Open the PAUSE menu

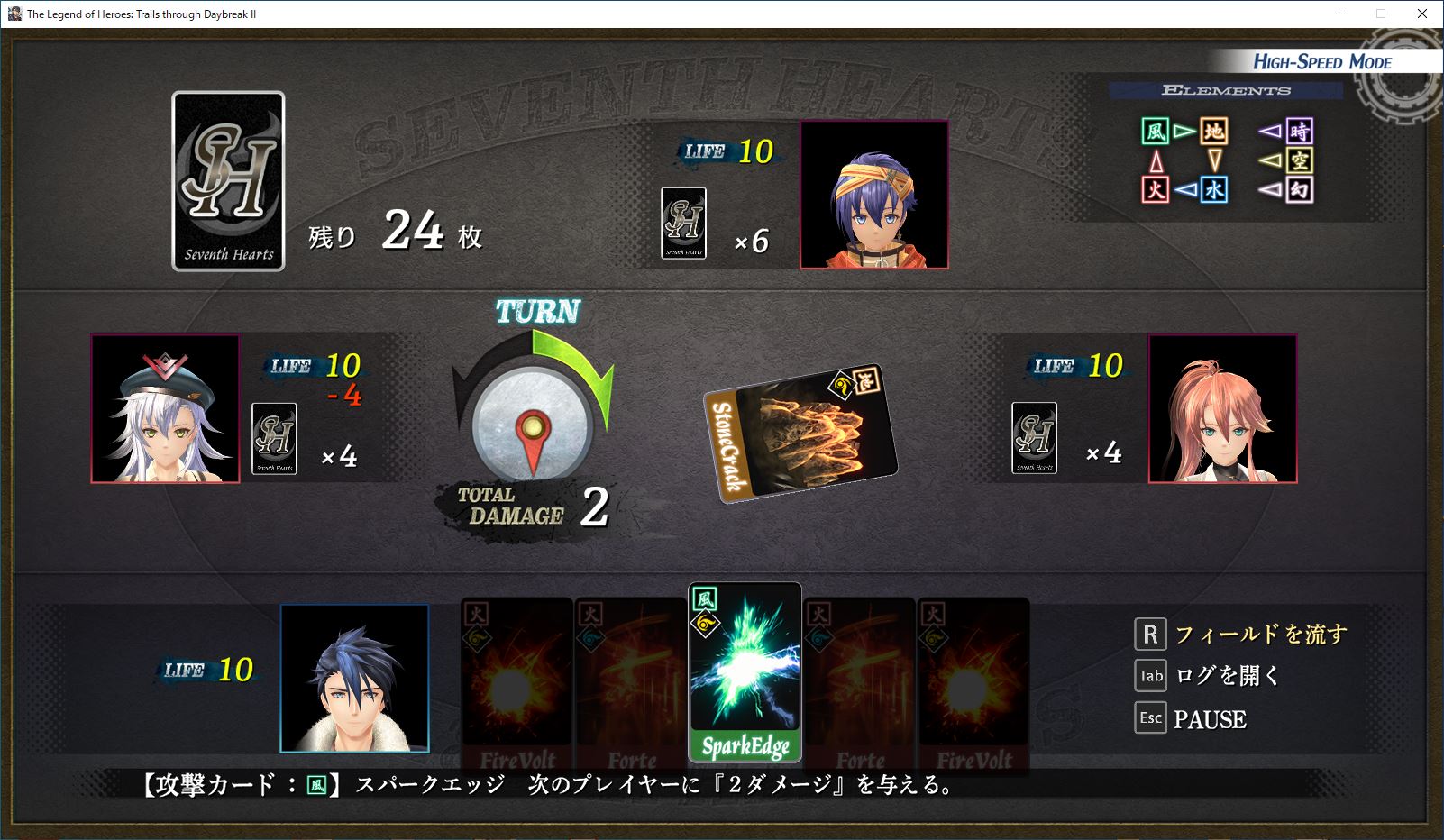point(1209,719)
